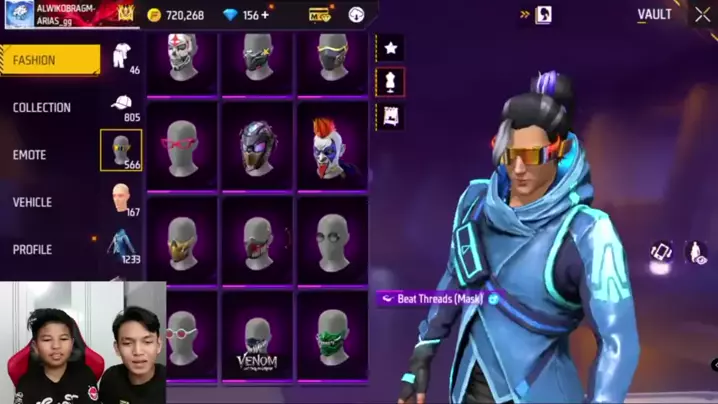Click the Beat Threads (Mask) item label
This screenshot has height=404, width=718.
pyautogui.click(x=438, y=299)
